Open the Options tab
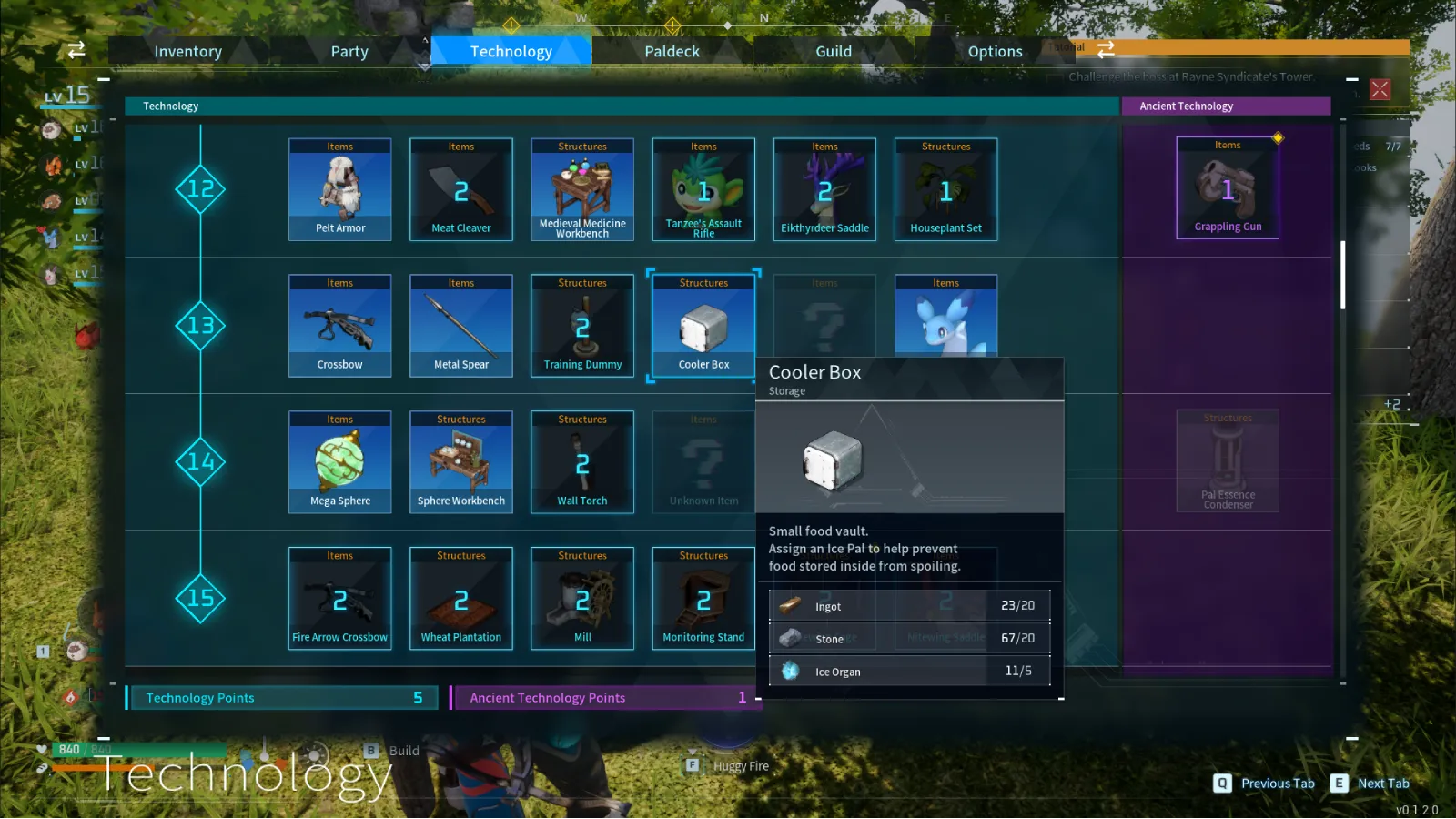Viewport: 1456px width, 819px height. pos(995,52)
